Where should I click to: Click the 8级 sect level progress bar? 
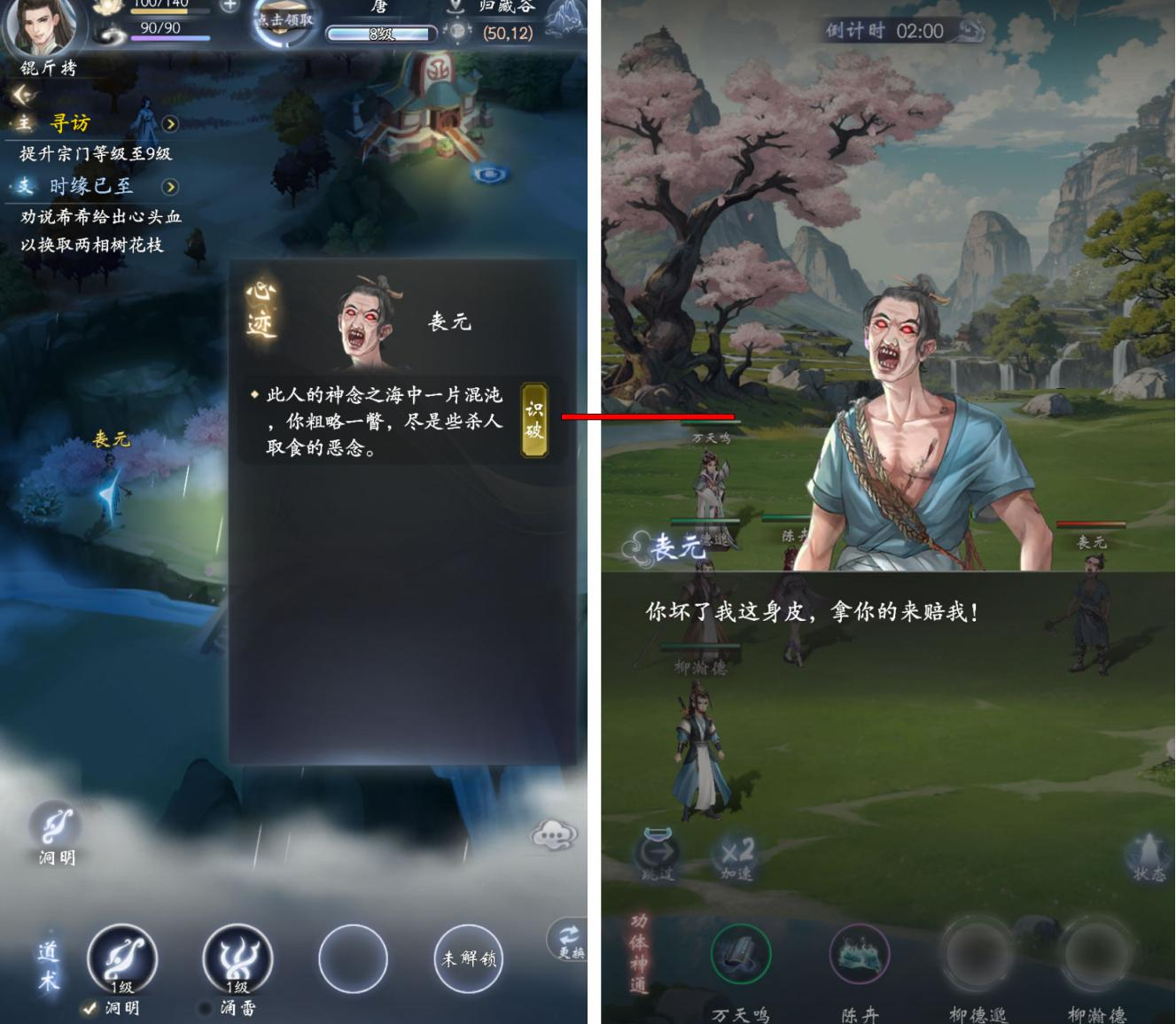[x=379, y=33]
